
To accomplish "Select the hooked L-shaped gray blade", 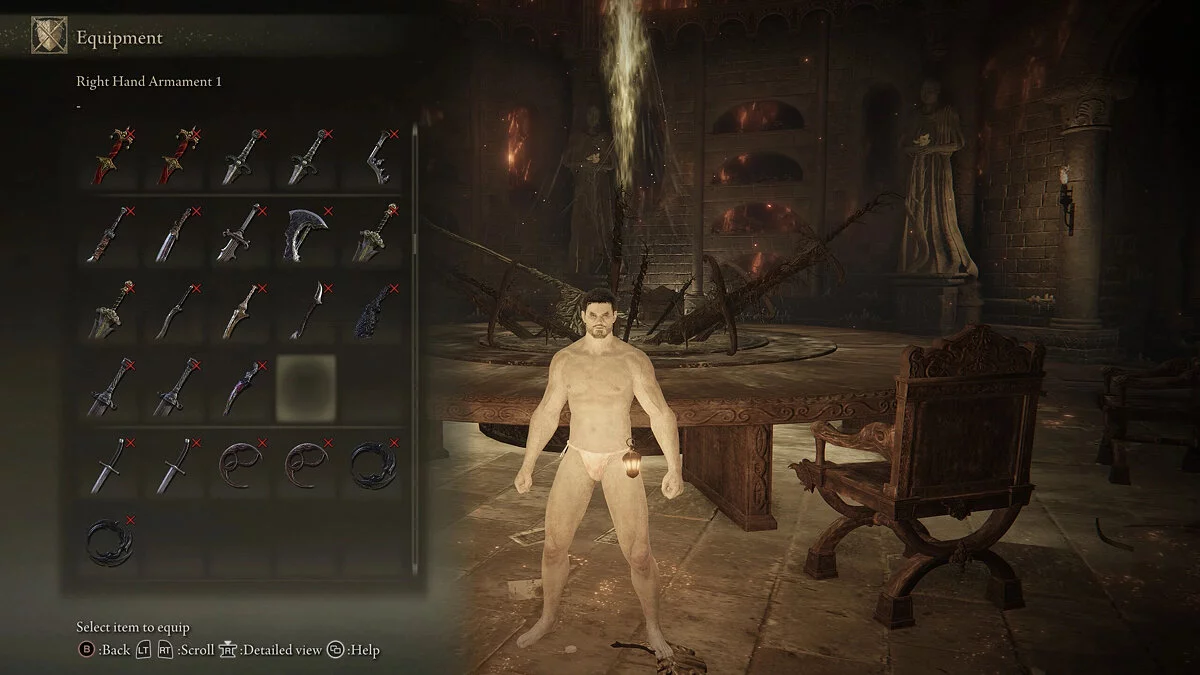I will tap(373, 157).
